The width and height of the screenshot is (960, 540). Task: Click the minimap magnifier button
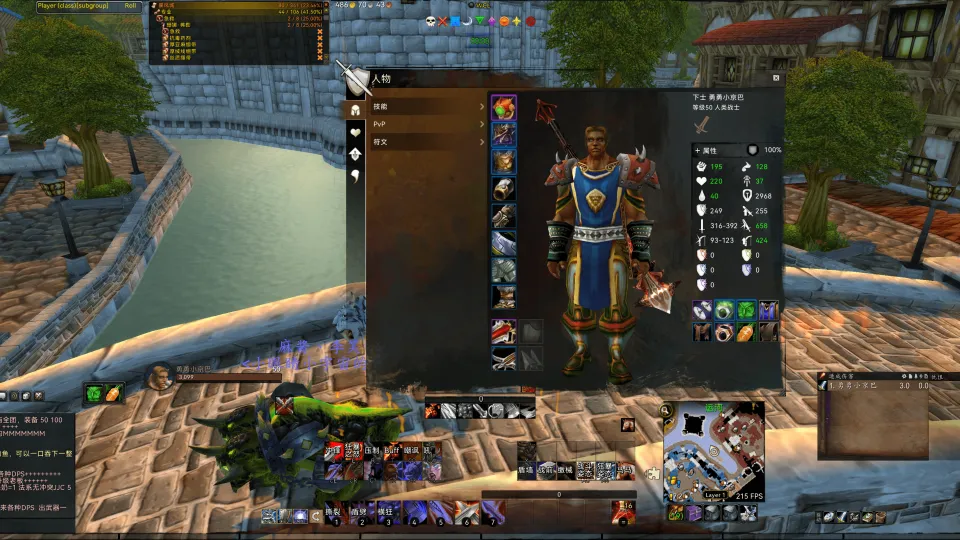click(x=666, y=410)
